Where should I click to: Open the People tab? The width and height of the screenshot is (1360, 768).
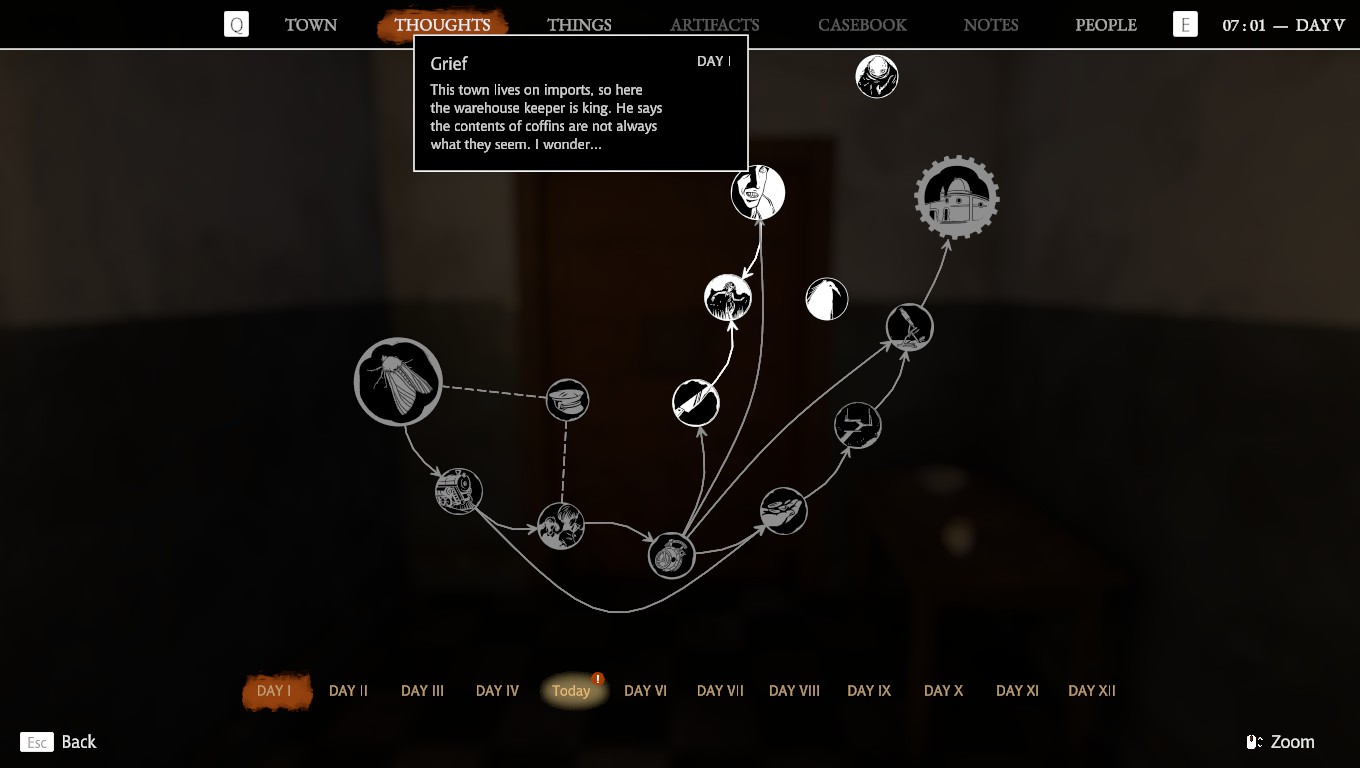click(x=1105, y=25)
